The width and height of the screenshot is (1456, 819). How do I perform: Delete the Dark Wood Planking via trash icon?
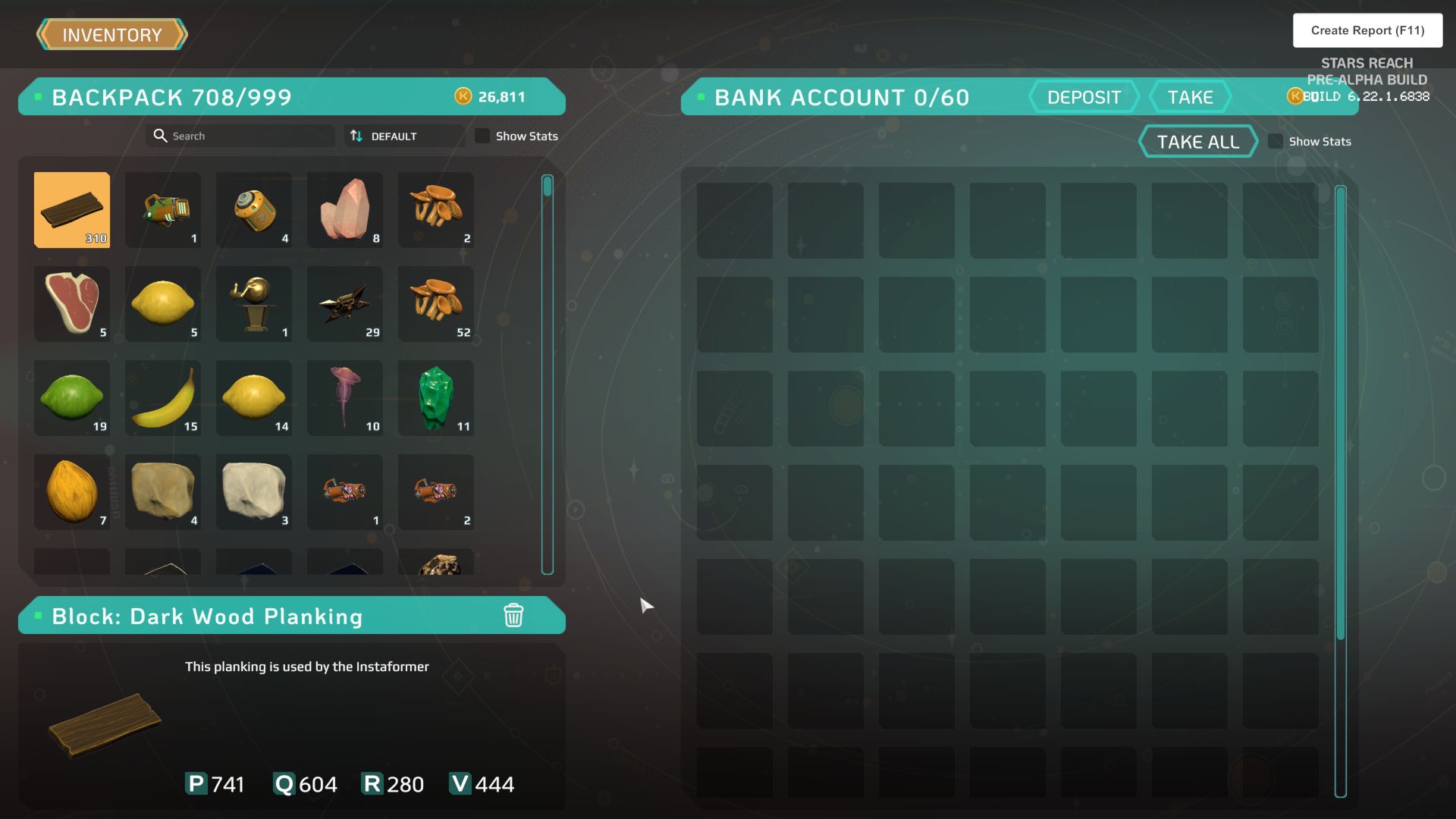coord(514,617)
